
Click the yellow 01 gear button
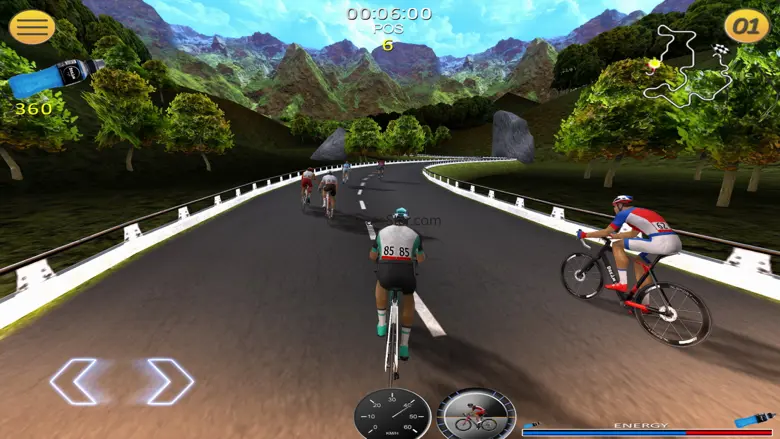[x=746, y=26]
